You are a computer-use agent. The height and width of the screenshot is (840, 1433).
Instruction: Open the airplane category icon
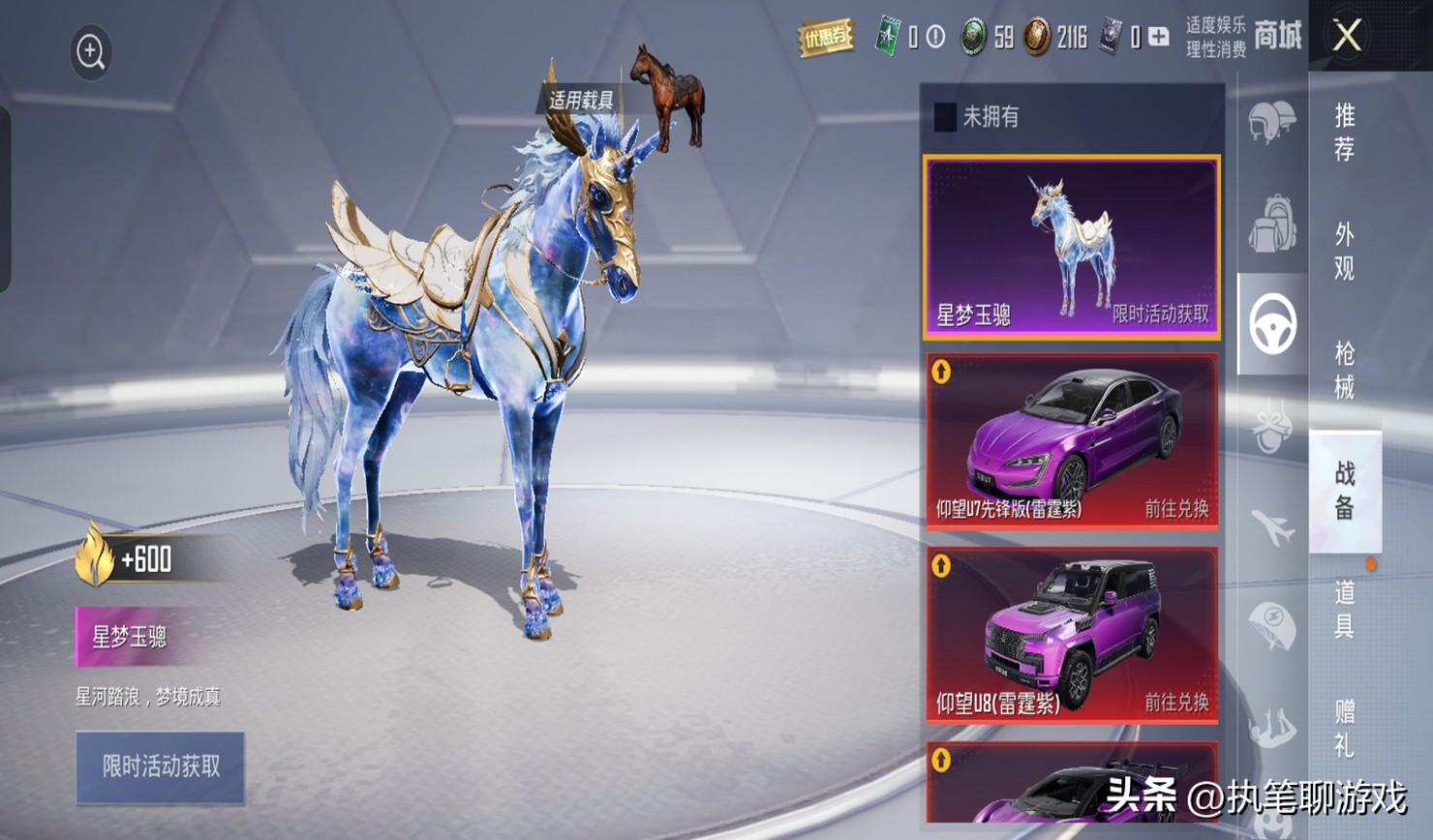(1271, 527)
